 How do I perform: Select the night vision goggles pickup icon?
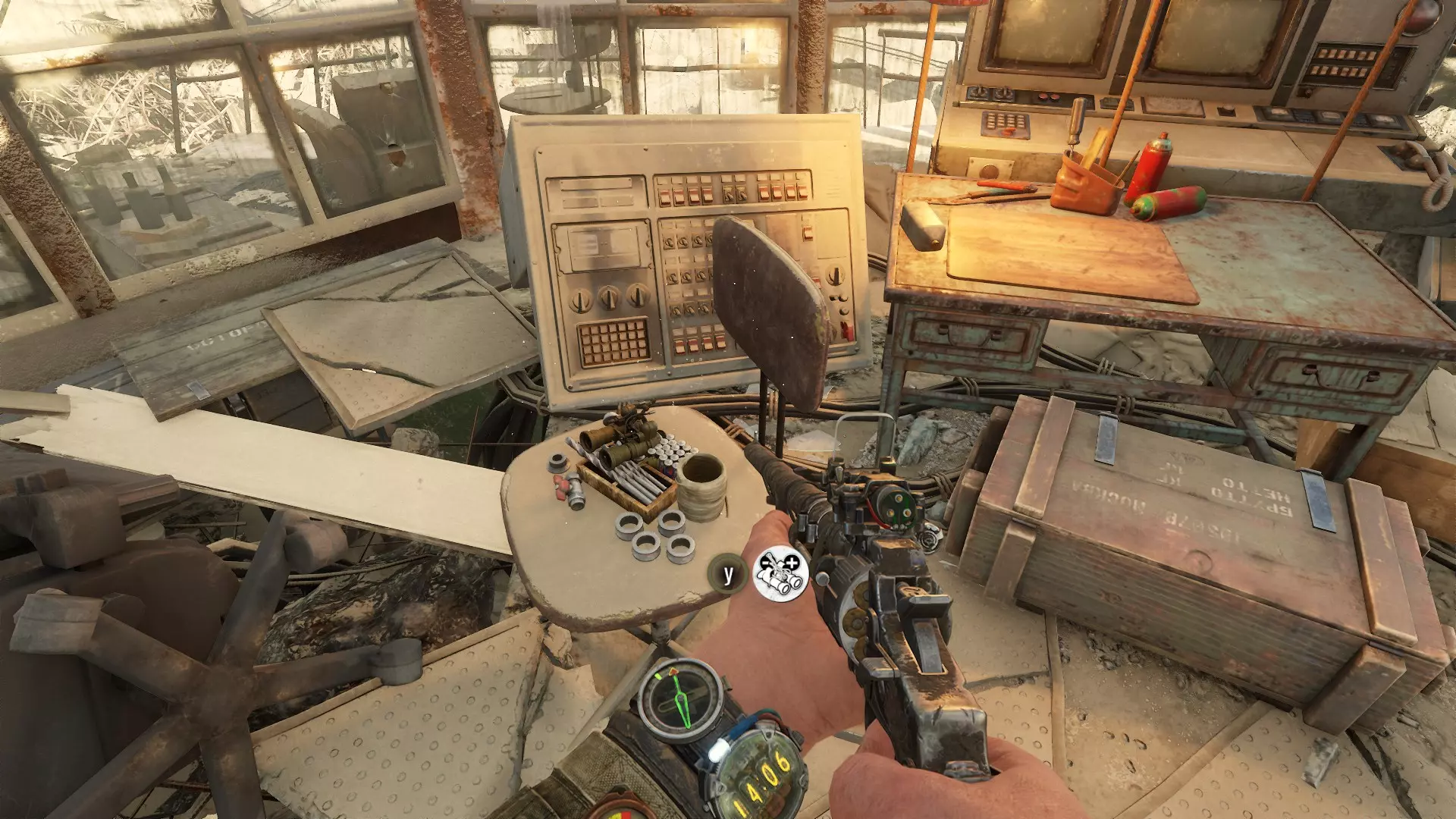click(780, 573)
